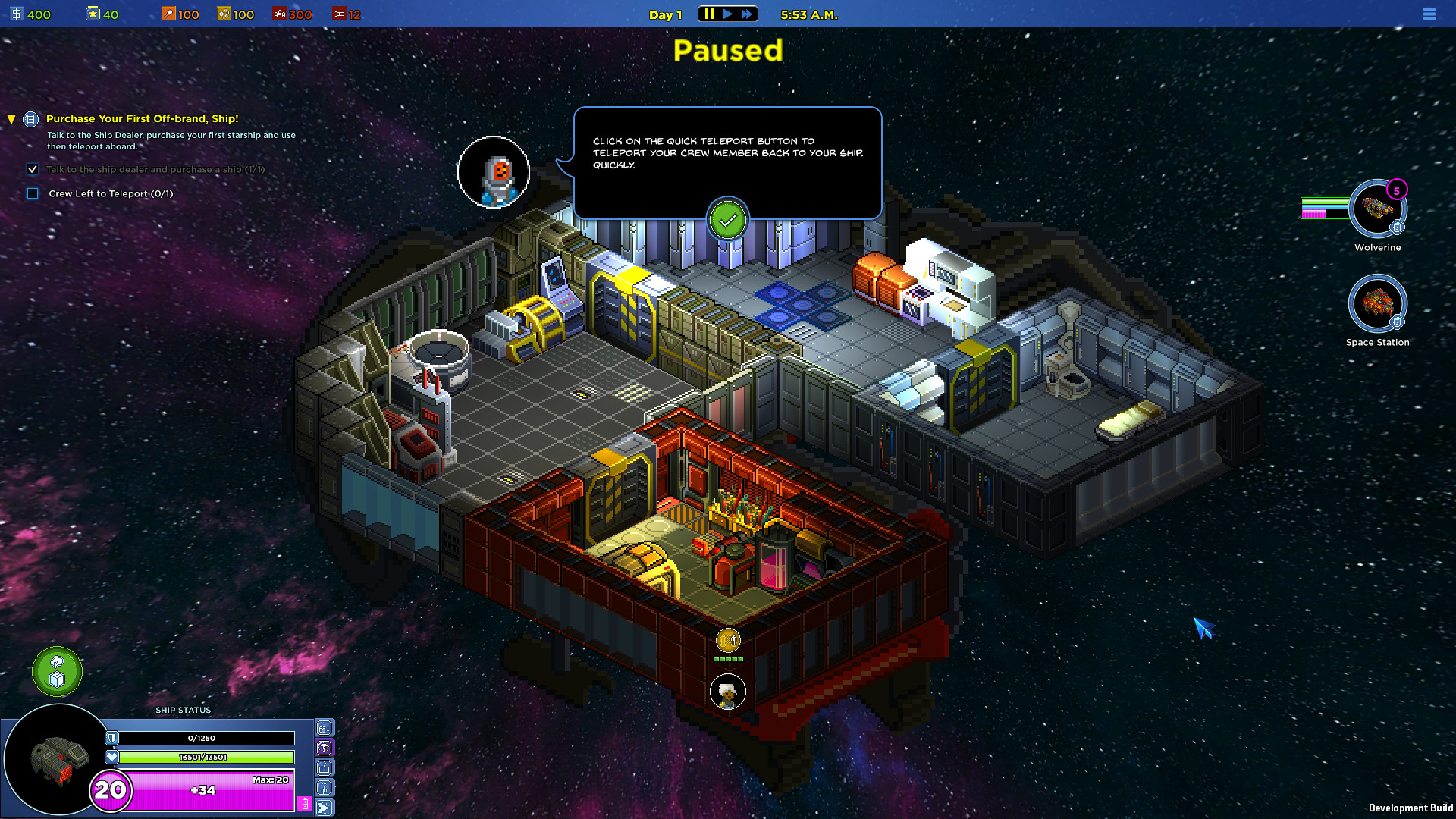Click the pink battery power icon
Viewport: 1456px width, 819px height.
[x=305, y=804]
